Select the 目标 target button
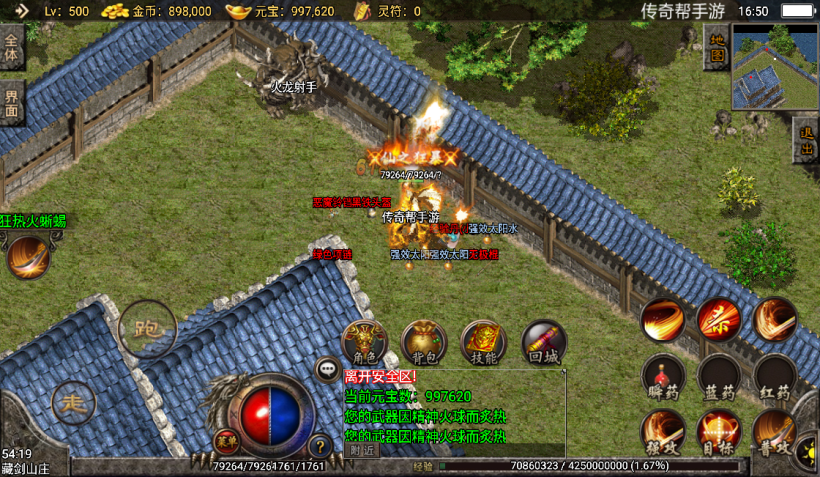This screenshot has height=477, width=820. pos(718,433)
